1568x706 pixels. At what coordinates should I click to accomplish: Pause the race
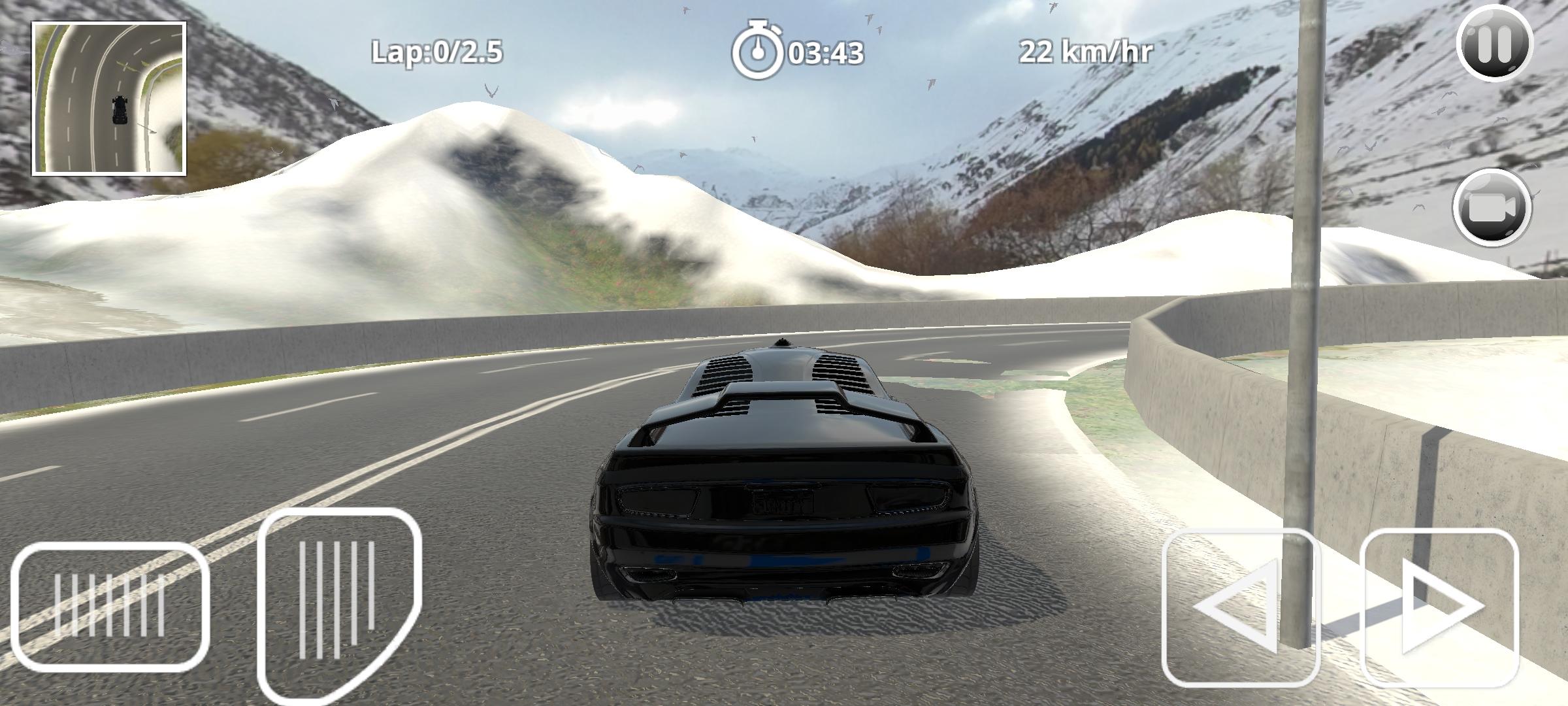(1494, 43)
